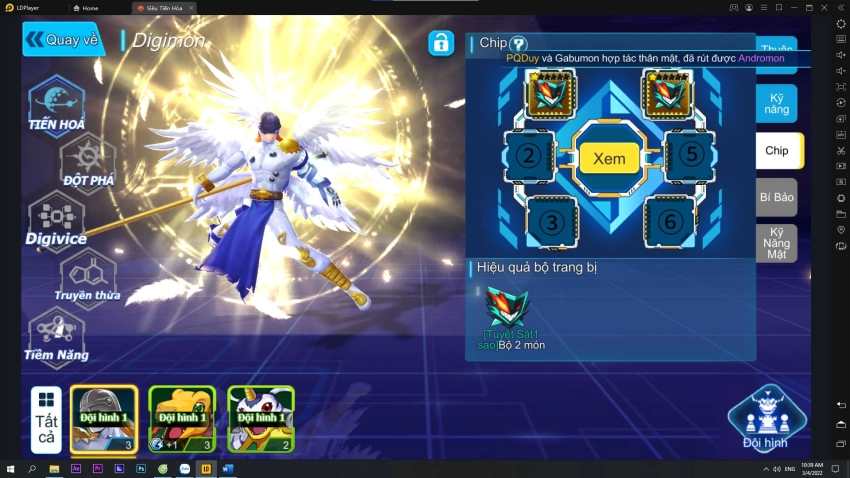Switch to the Kỹ năng tab

777,102
